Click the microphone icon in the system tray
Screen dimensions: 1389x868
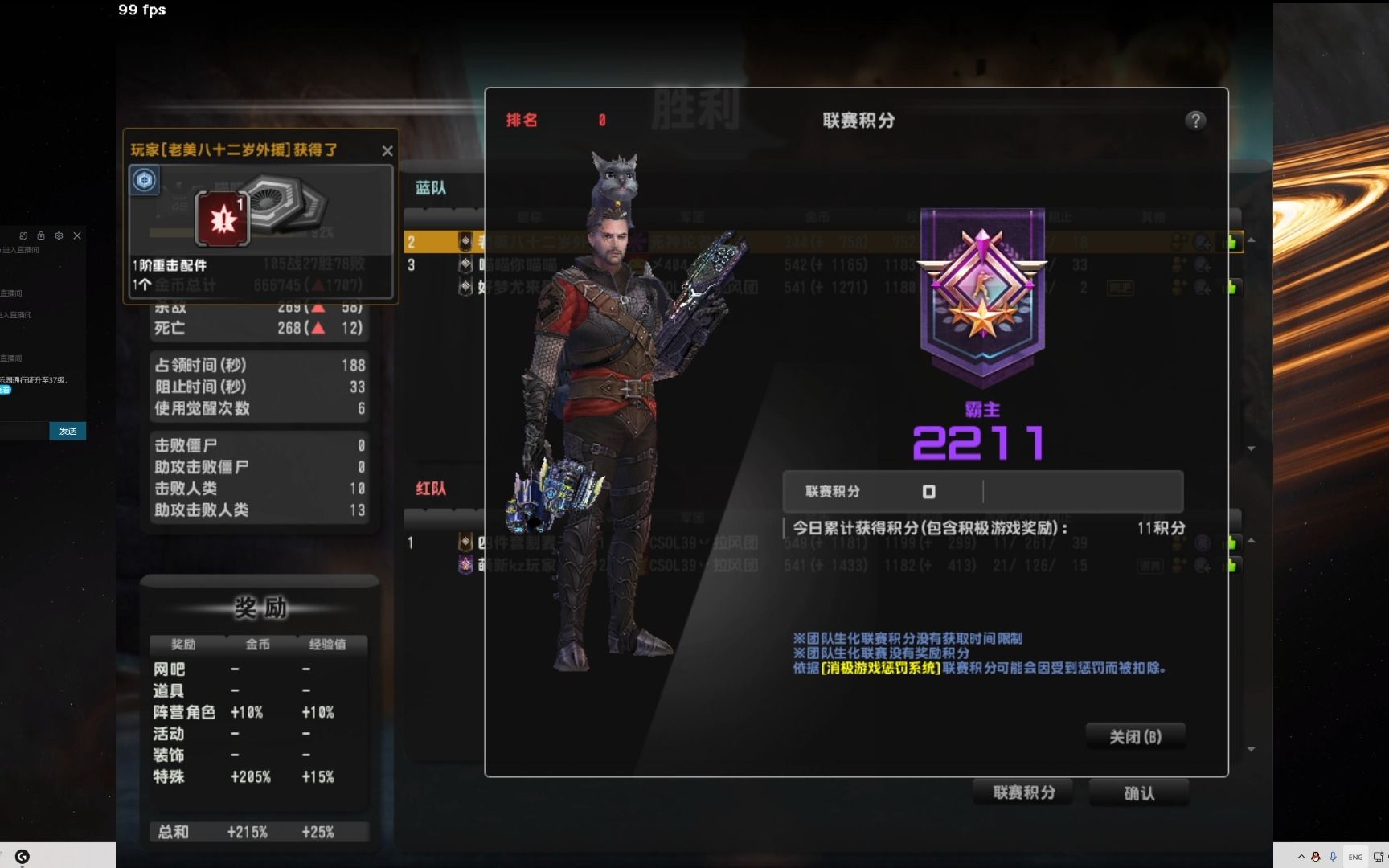pyautogui.click(x=1334, y=856)
